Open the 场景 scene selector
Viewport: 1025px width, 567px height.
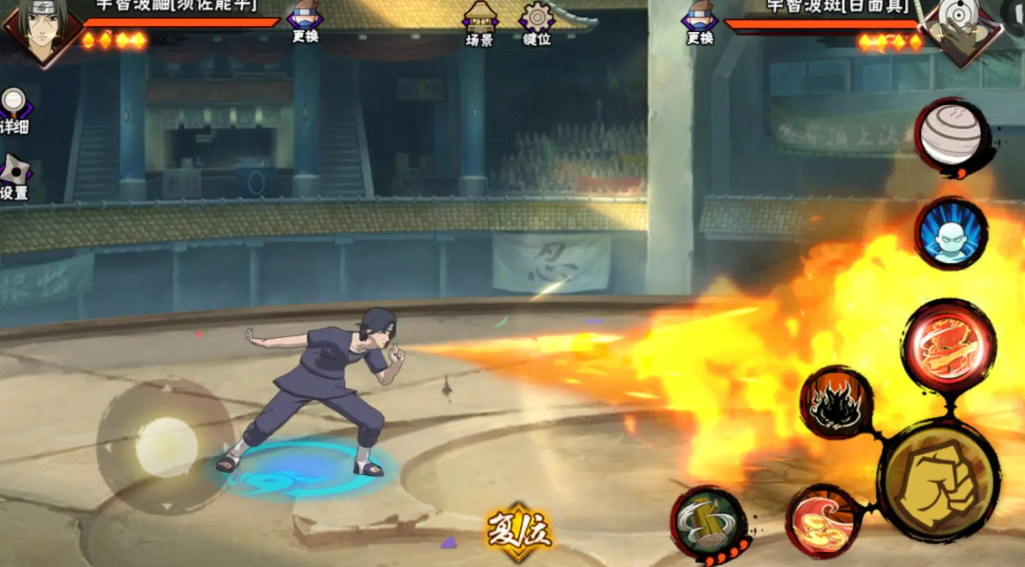[480, 23]
